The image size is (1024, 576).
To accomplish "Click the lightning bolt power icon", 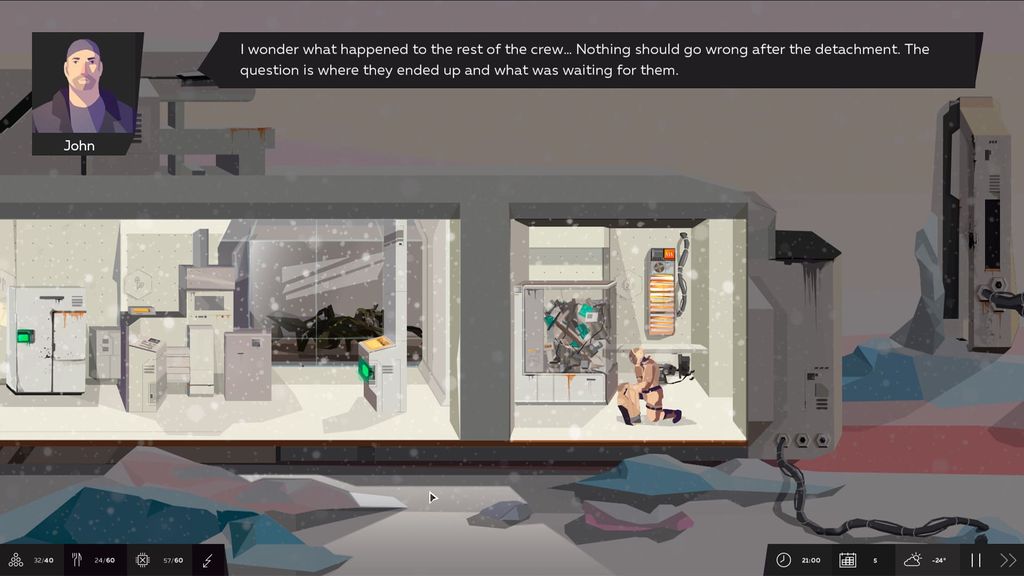I will coord(208,560).
